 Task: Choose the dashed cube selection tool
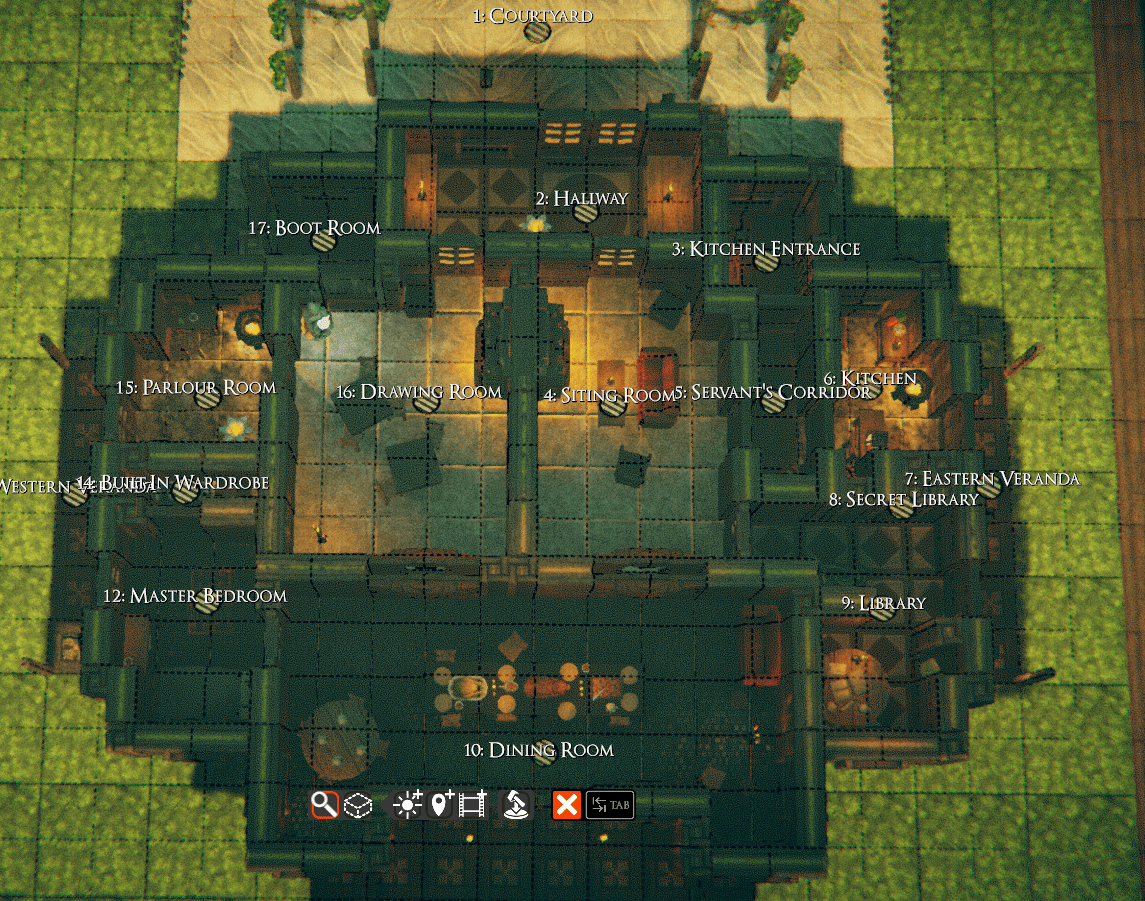tap(358, 805)
